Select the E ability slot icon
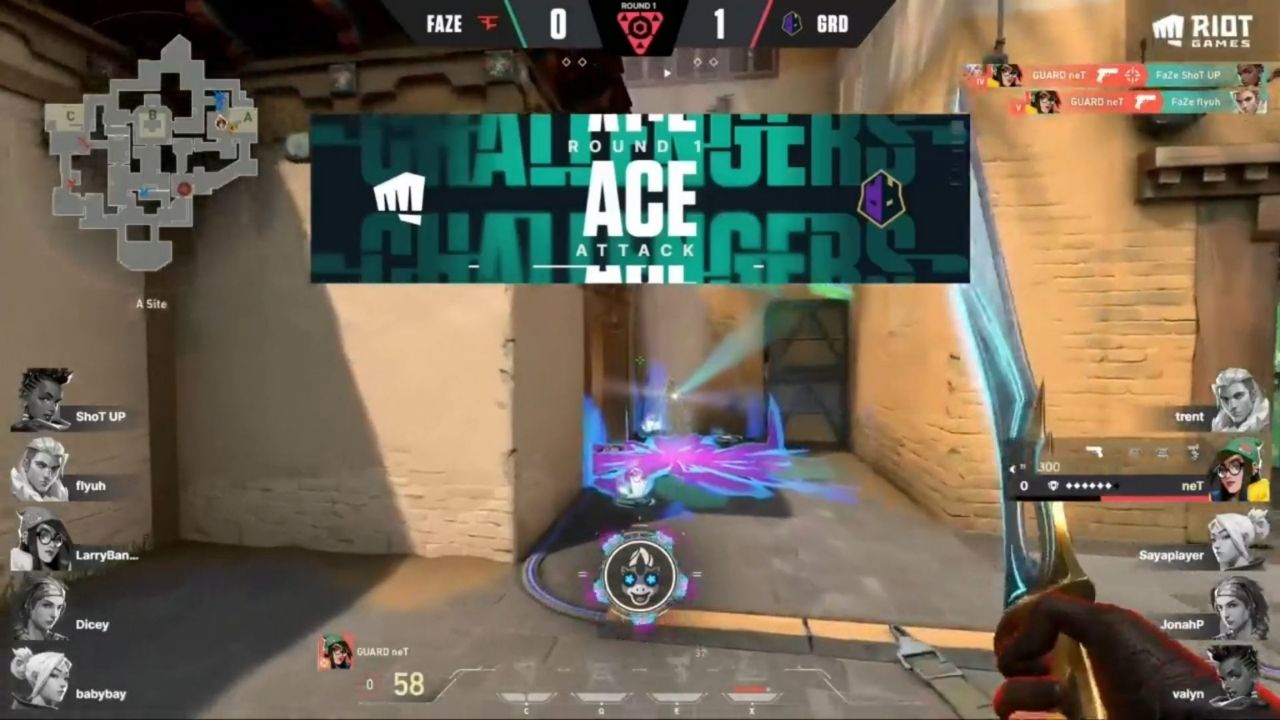This screenshot has height=720, width=1280. point(676,698)
